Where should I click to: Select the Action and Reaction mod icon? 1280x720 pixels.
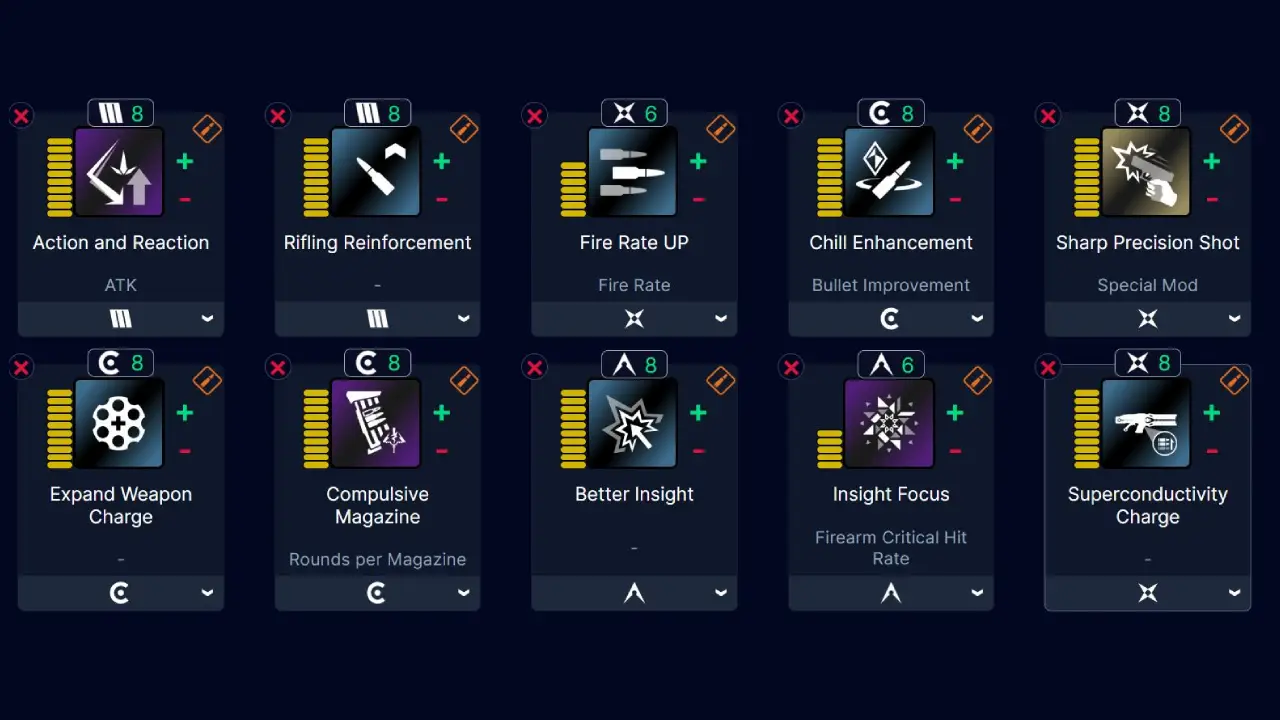120,172
